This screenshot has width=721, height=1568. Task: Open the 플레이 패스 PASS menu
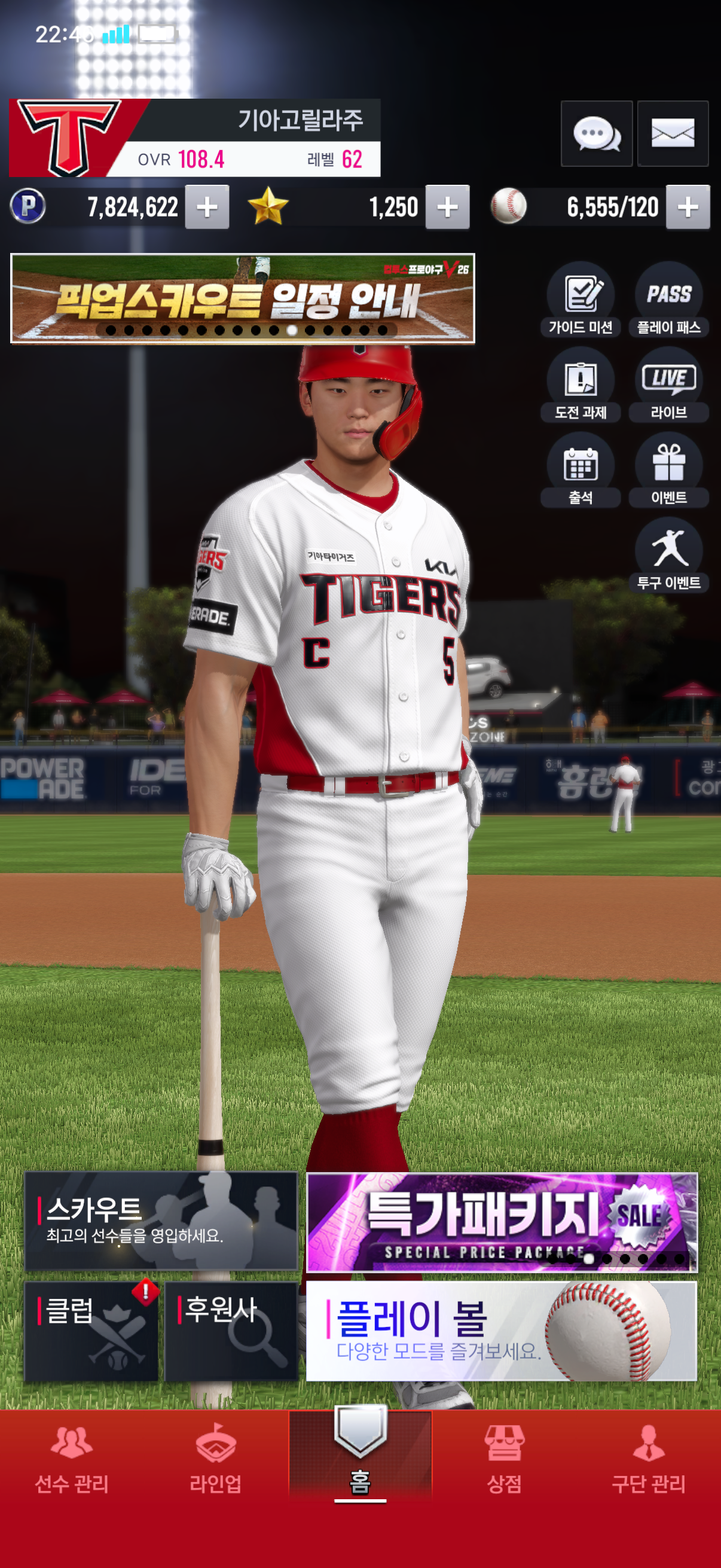(x=668, y=300)
